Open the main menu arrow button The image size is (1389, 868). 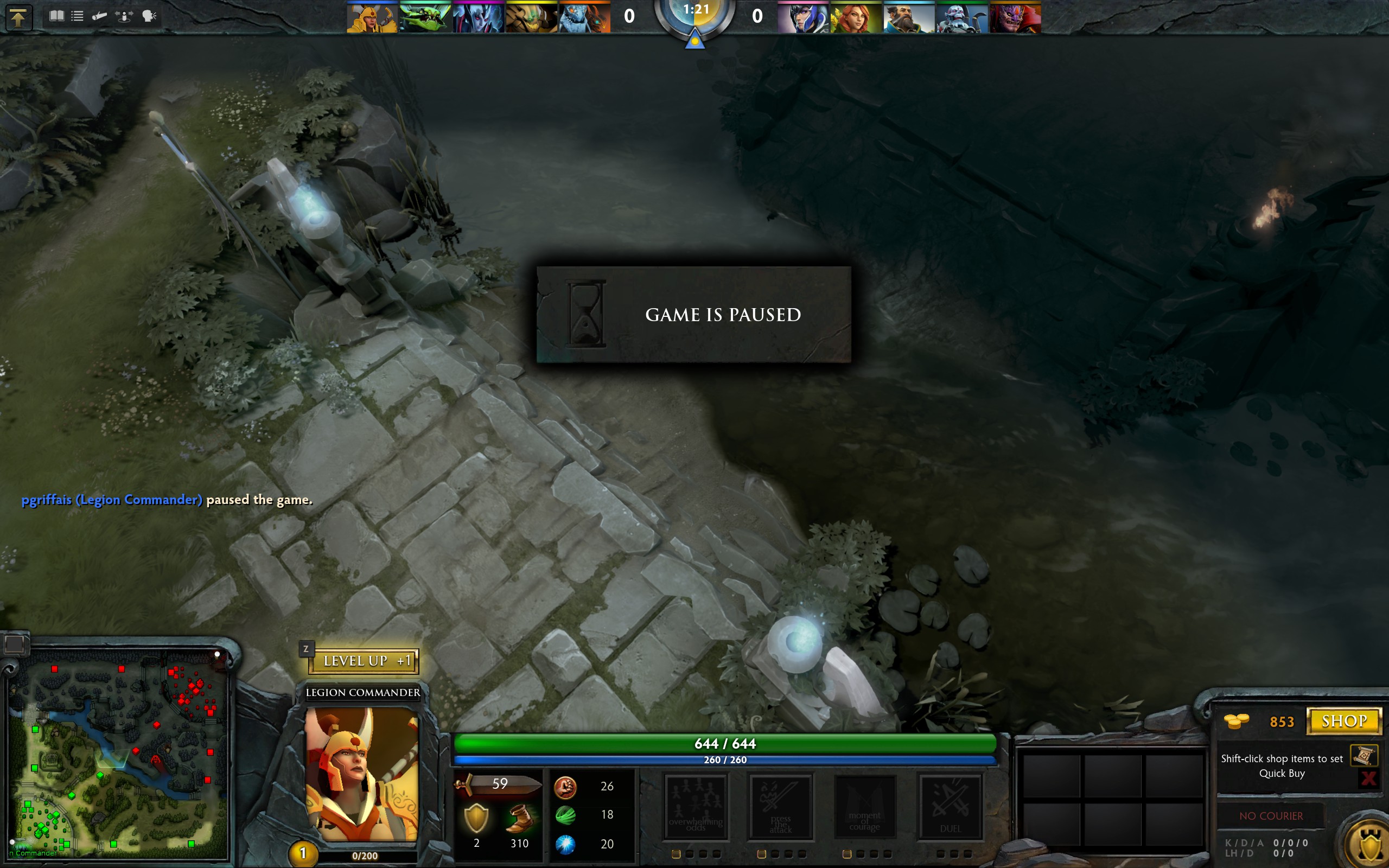(18, 17)
